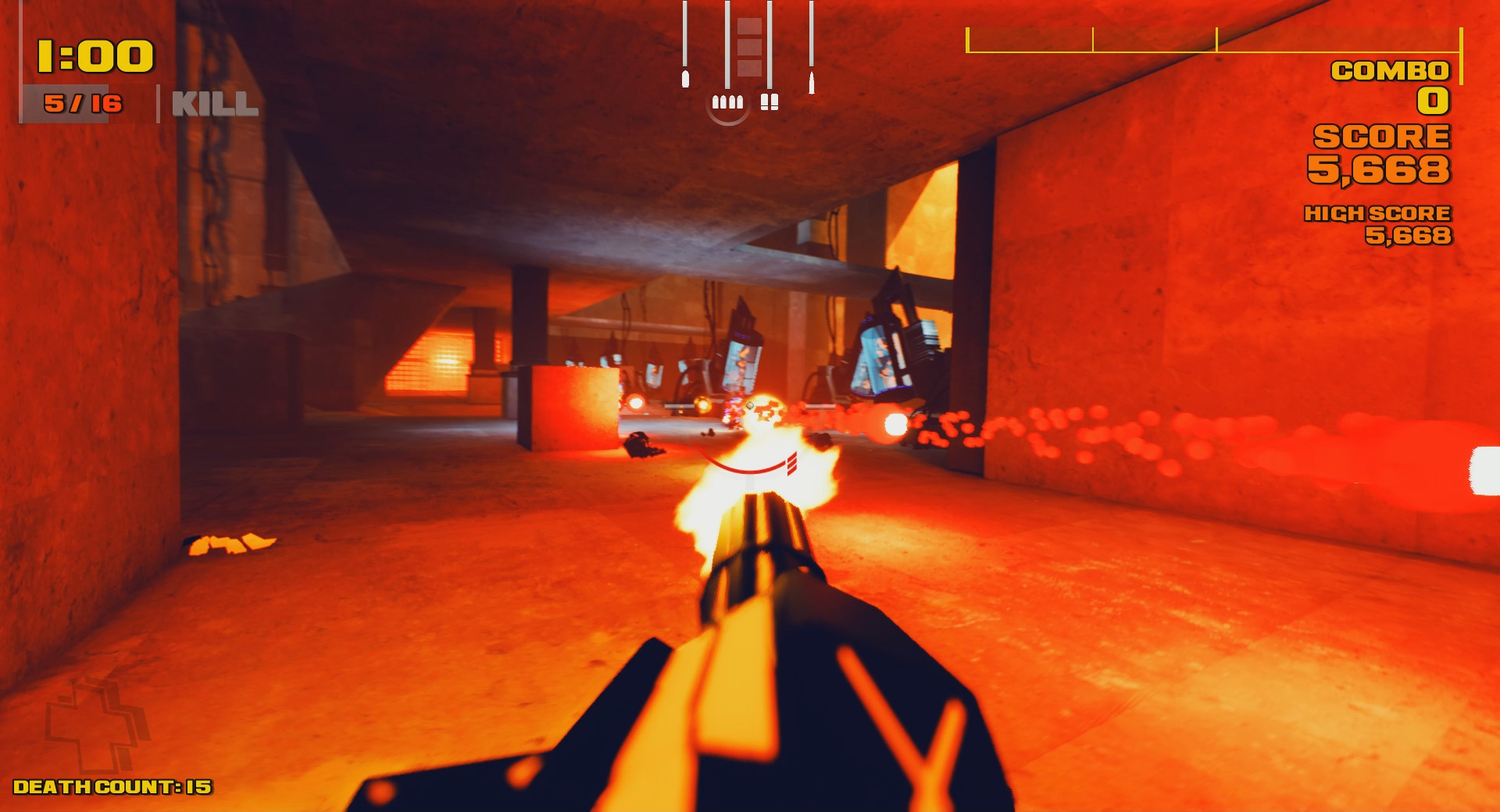Click the red arc crosshair reticle
The image size is (1500, 812).
pyautogui.click(x=744, y=468)
